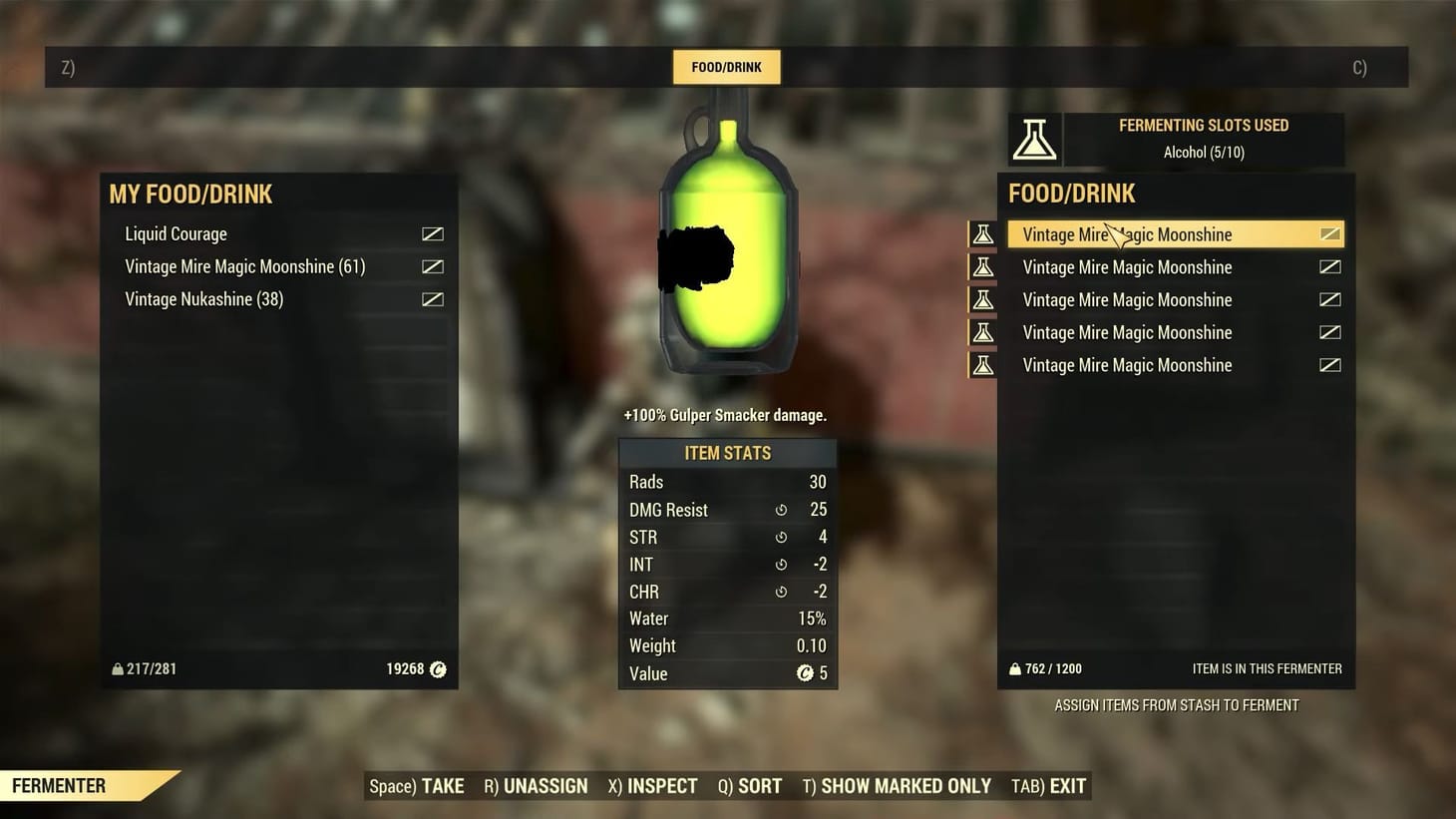Toggle the mark icon on the bottom fermenter moonshine

pos(1330,365)
